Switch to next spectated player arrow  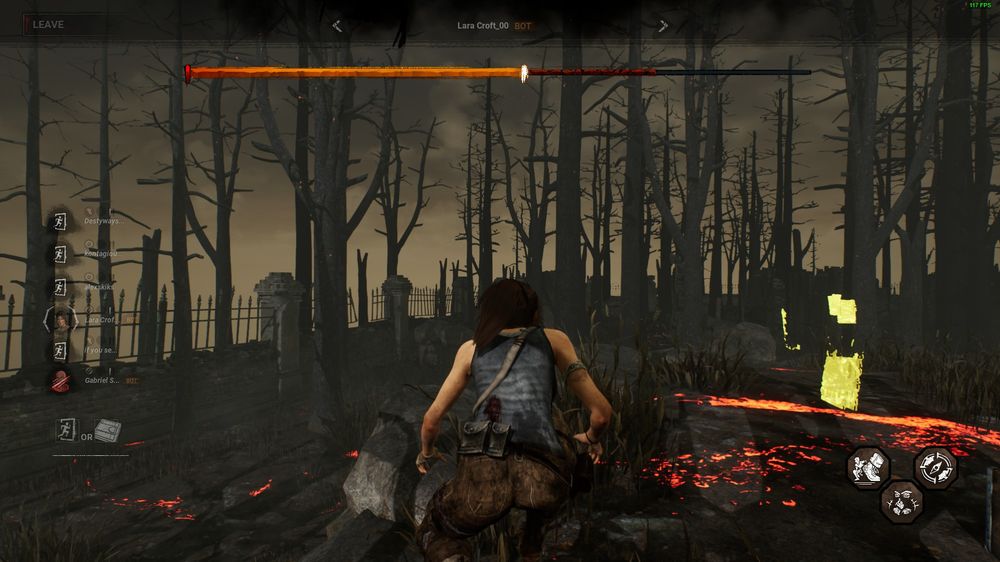(x=662, y=26)
